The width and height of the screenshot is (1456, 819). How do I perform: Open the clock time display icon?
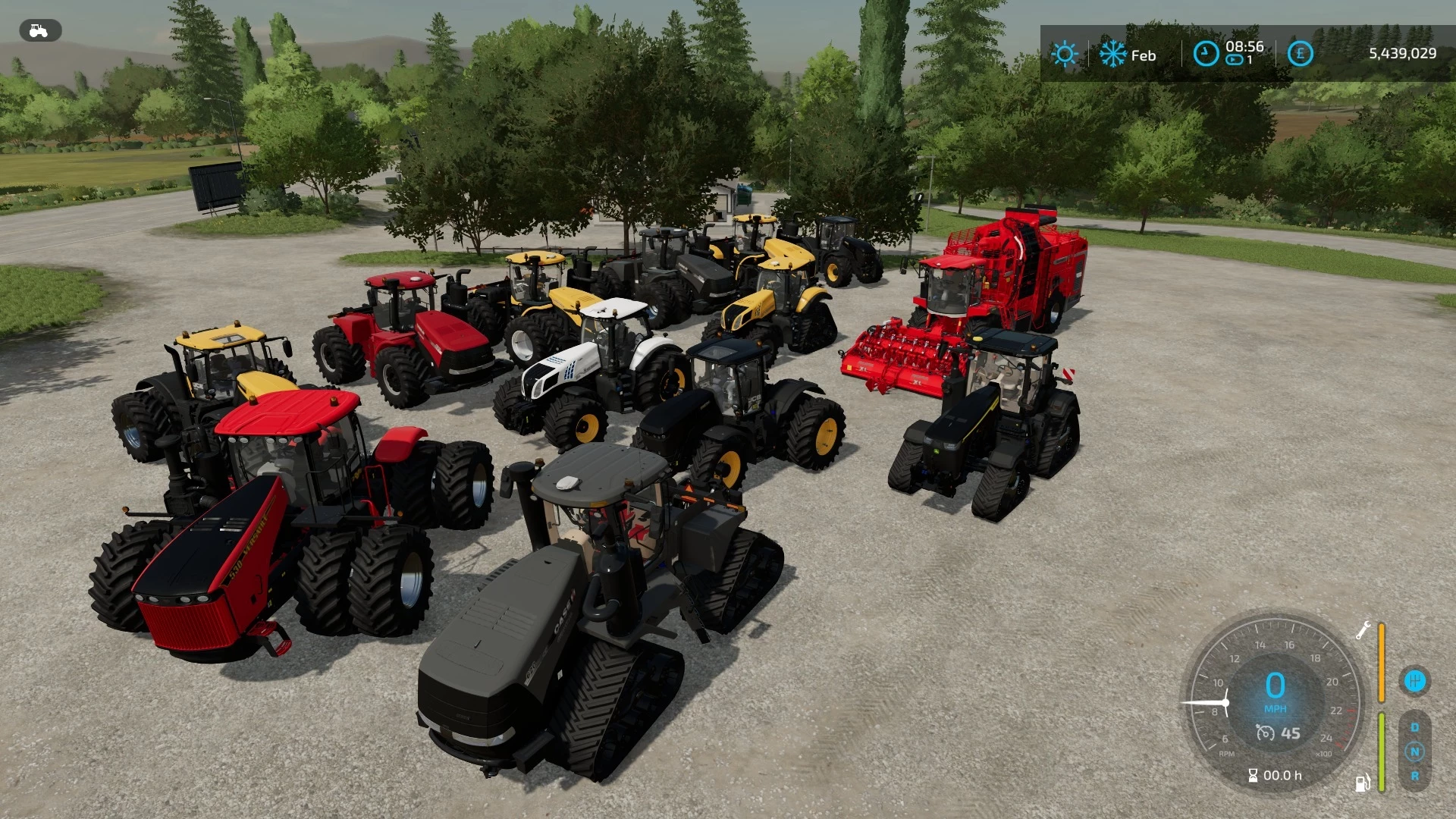click(x=1206, y=54)
